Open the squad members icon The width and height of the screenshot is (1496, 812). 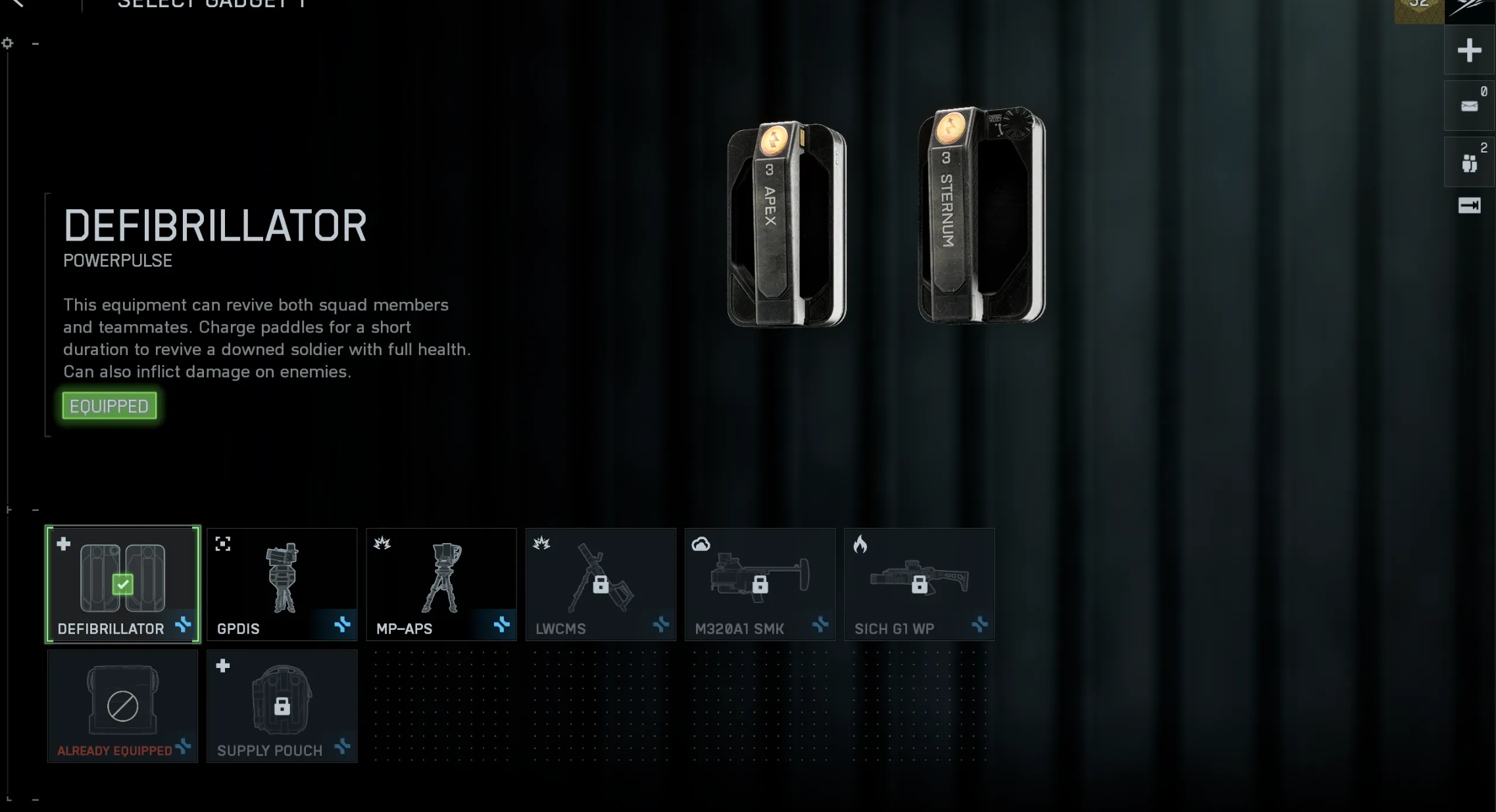point(1469,162)
